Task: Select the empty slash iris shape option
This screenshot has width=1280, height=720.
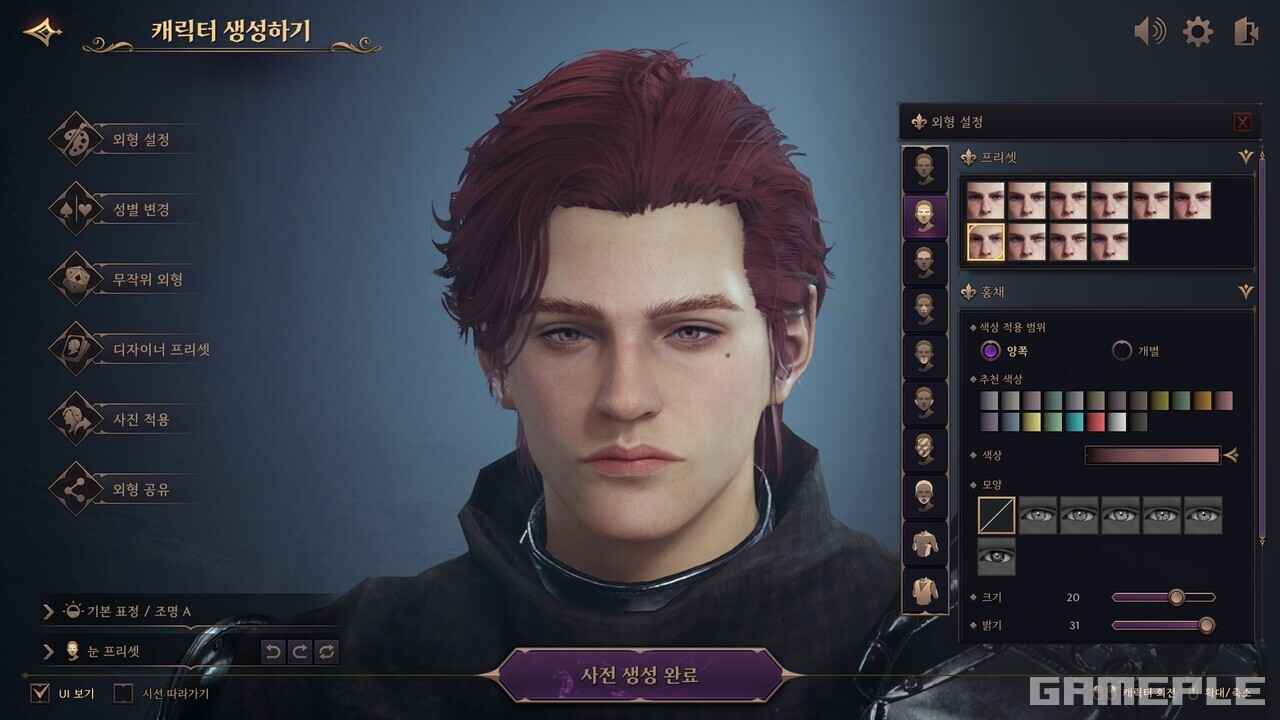Action: tap(996, 516)
